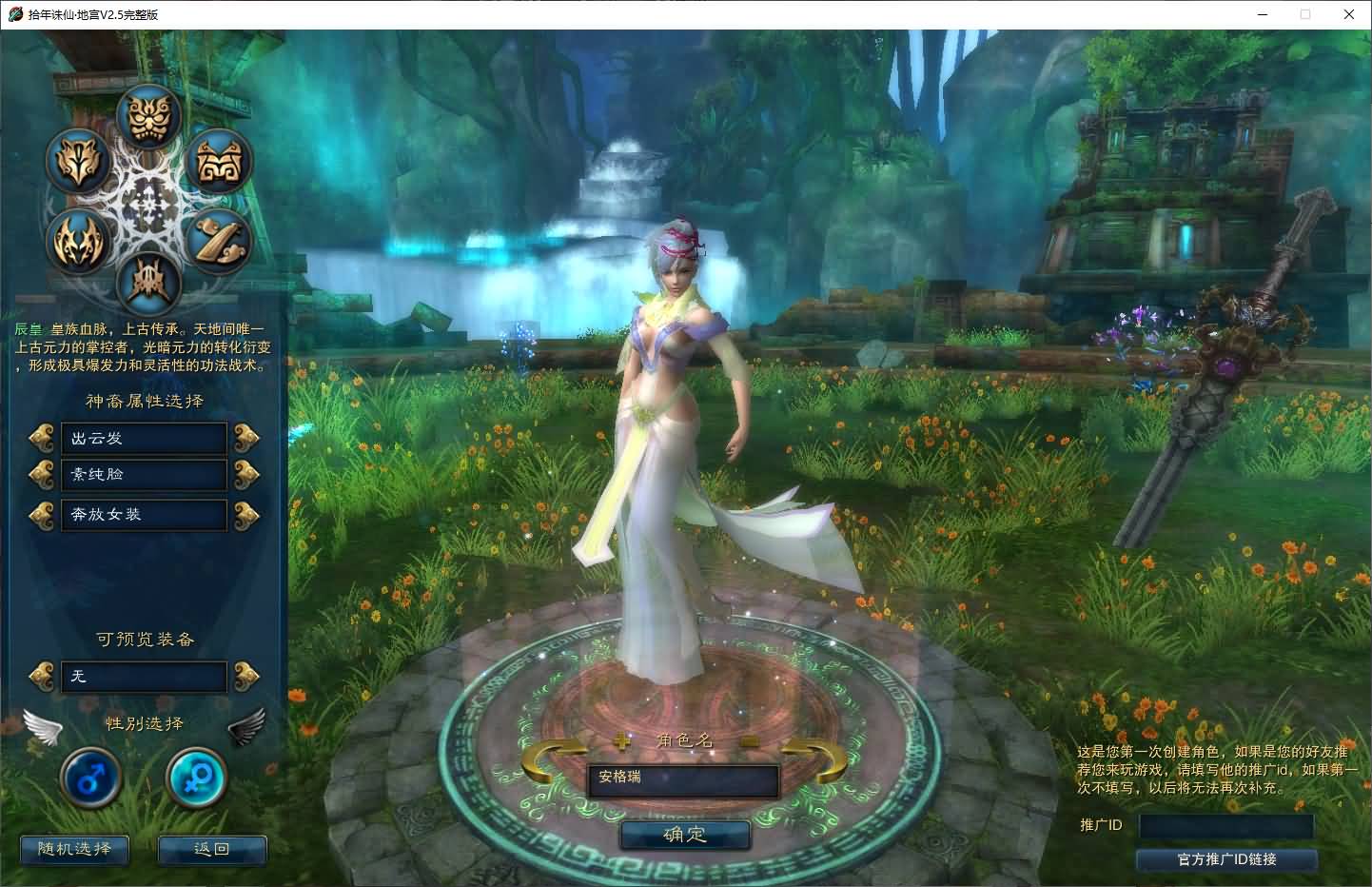The image size is (1372, 887).
Task: Choose the male gender symbol
Action: coord(90,779)
